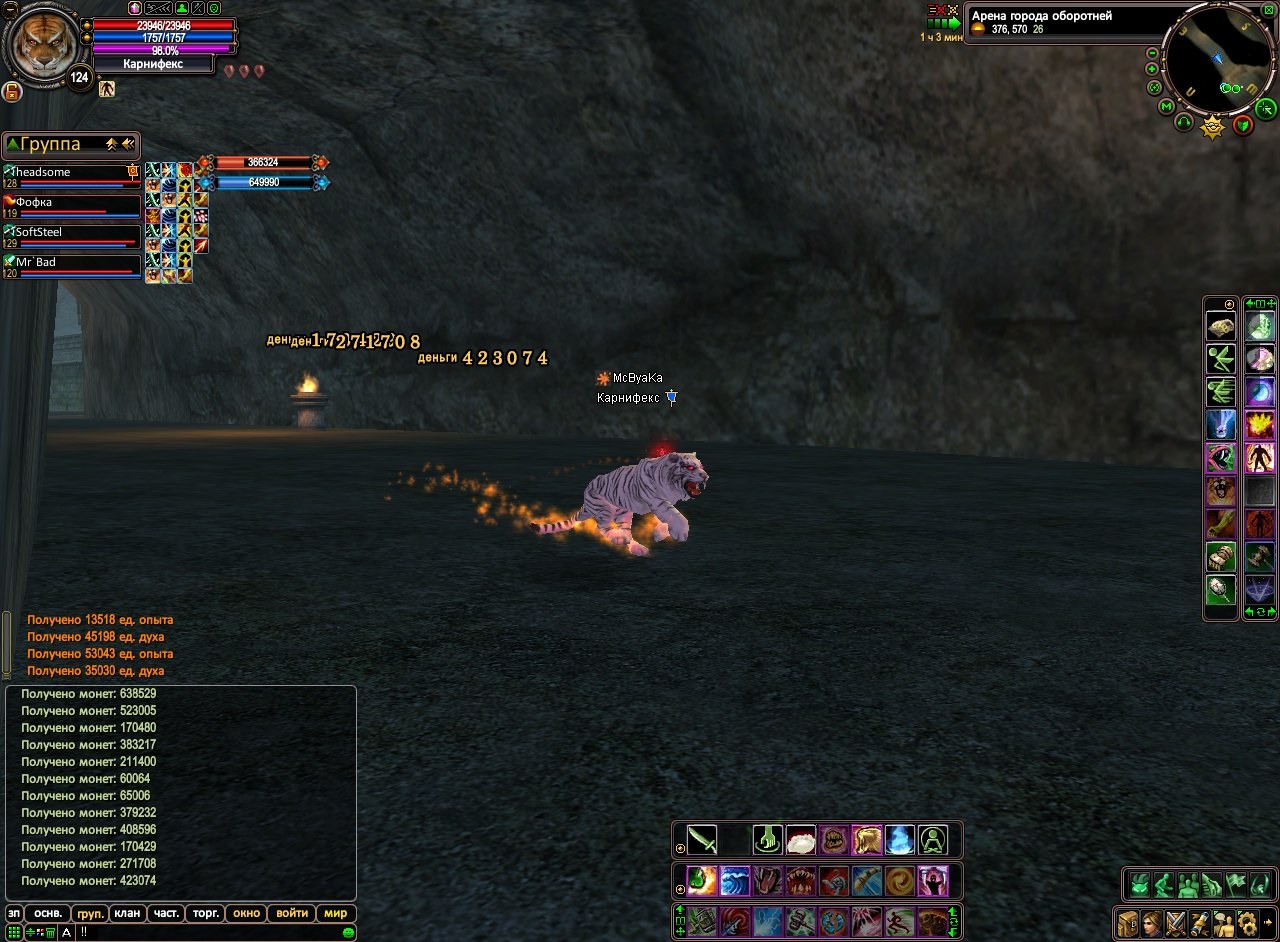This screenshot has width=1280, height=942.
Task: Open the map with the M button
Action: [1166, 106]
